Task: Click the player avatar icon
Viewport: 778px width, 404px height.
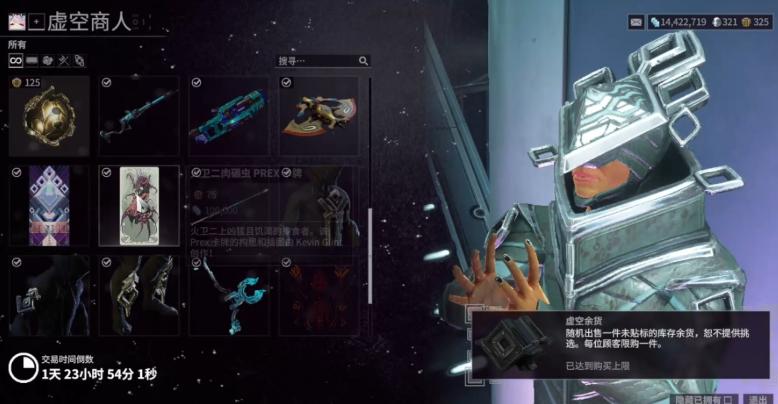Action: coord(17,20)
